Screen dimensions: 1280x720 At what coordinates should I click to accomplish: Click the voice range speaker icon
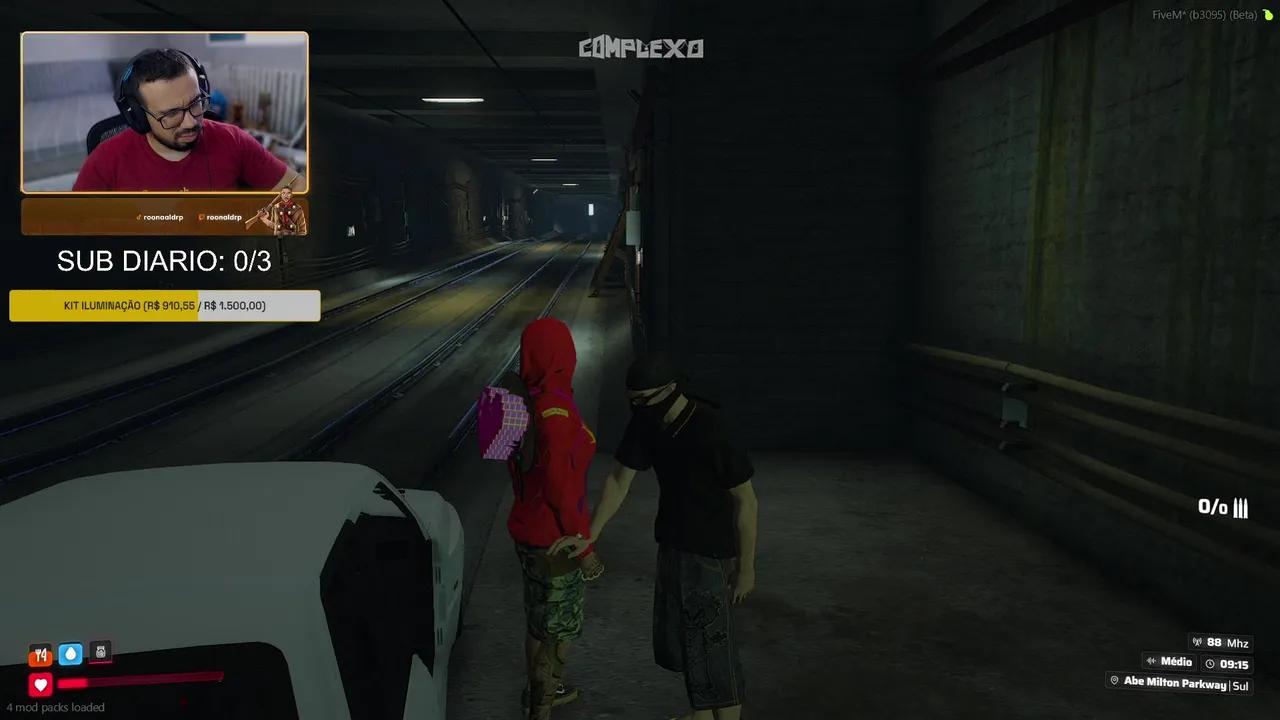click(x=1151, y=662)
